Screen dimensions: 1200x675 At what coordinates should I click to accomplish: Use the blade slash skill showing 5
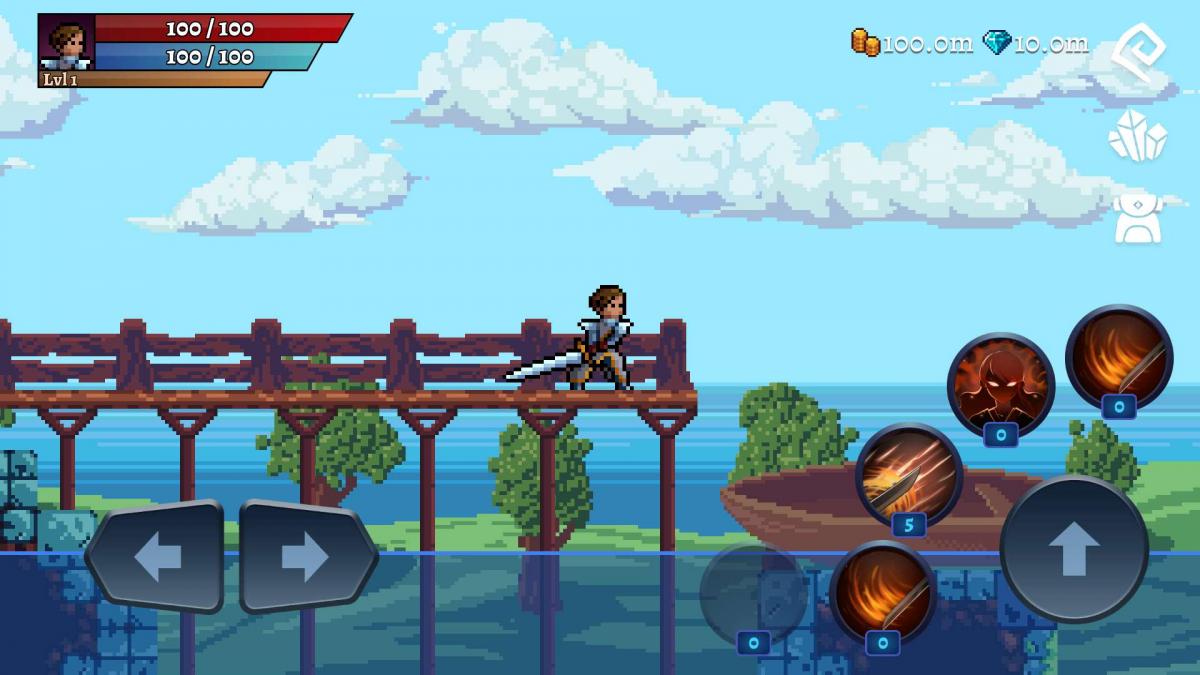coord(908,474)
